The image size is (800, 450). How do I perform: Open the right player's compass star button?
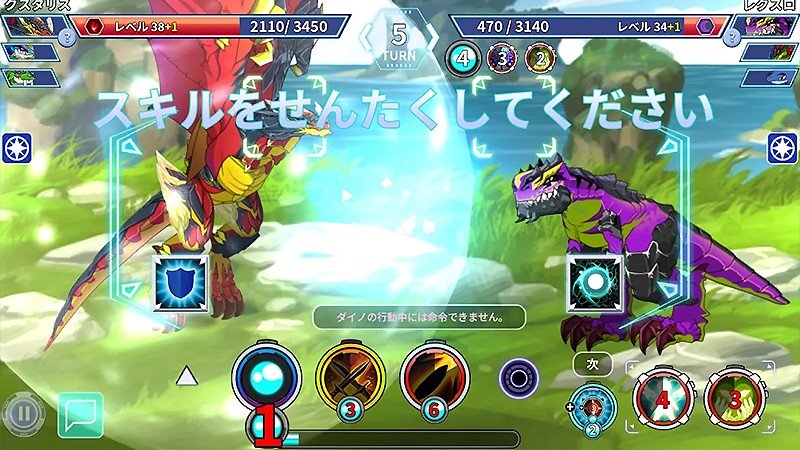tap(782, 147)
